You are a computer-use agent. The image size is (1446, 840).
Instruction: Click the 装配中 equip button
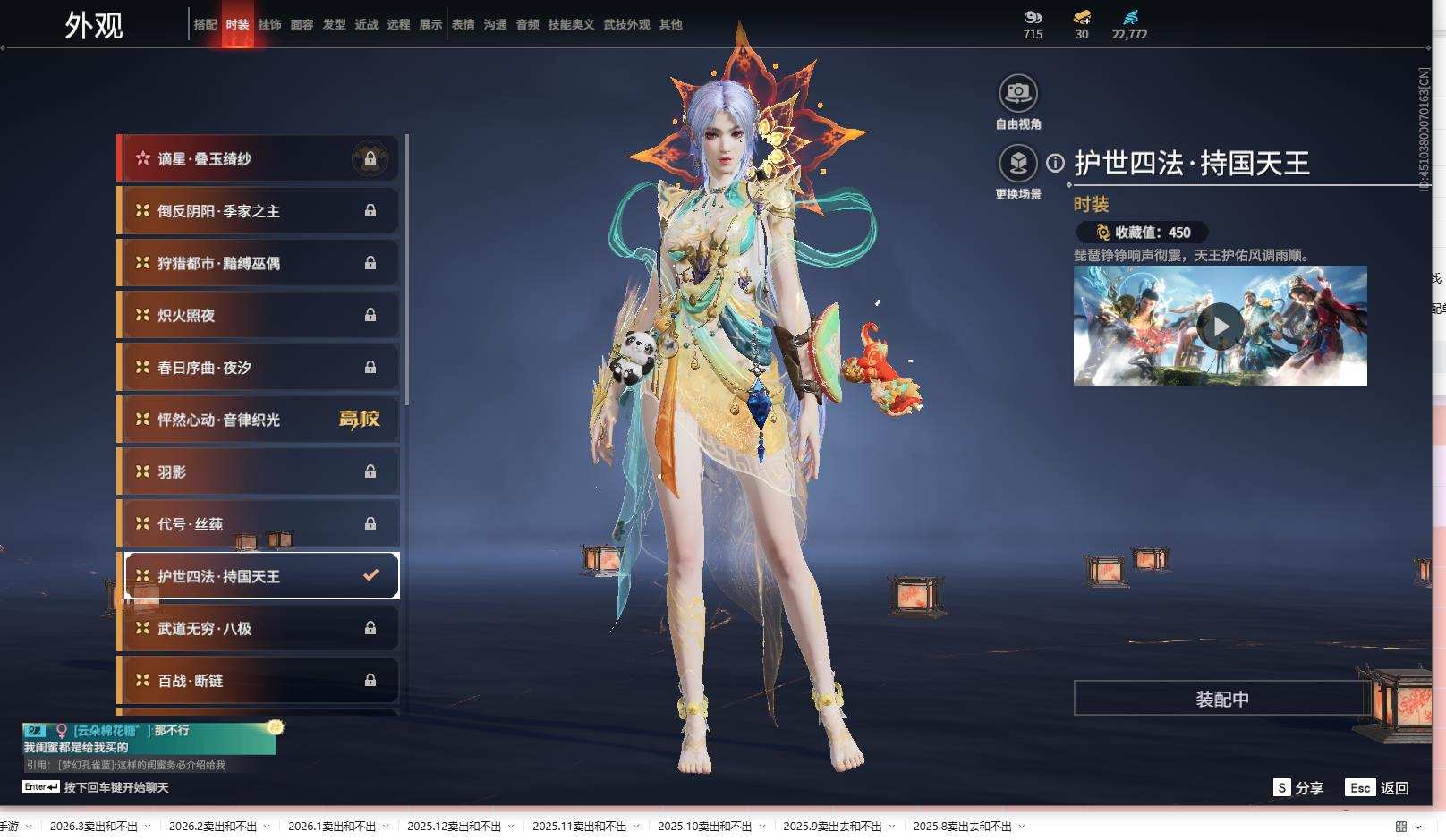point(1221,699)
